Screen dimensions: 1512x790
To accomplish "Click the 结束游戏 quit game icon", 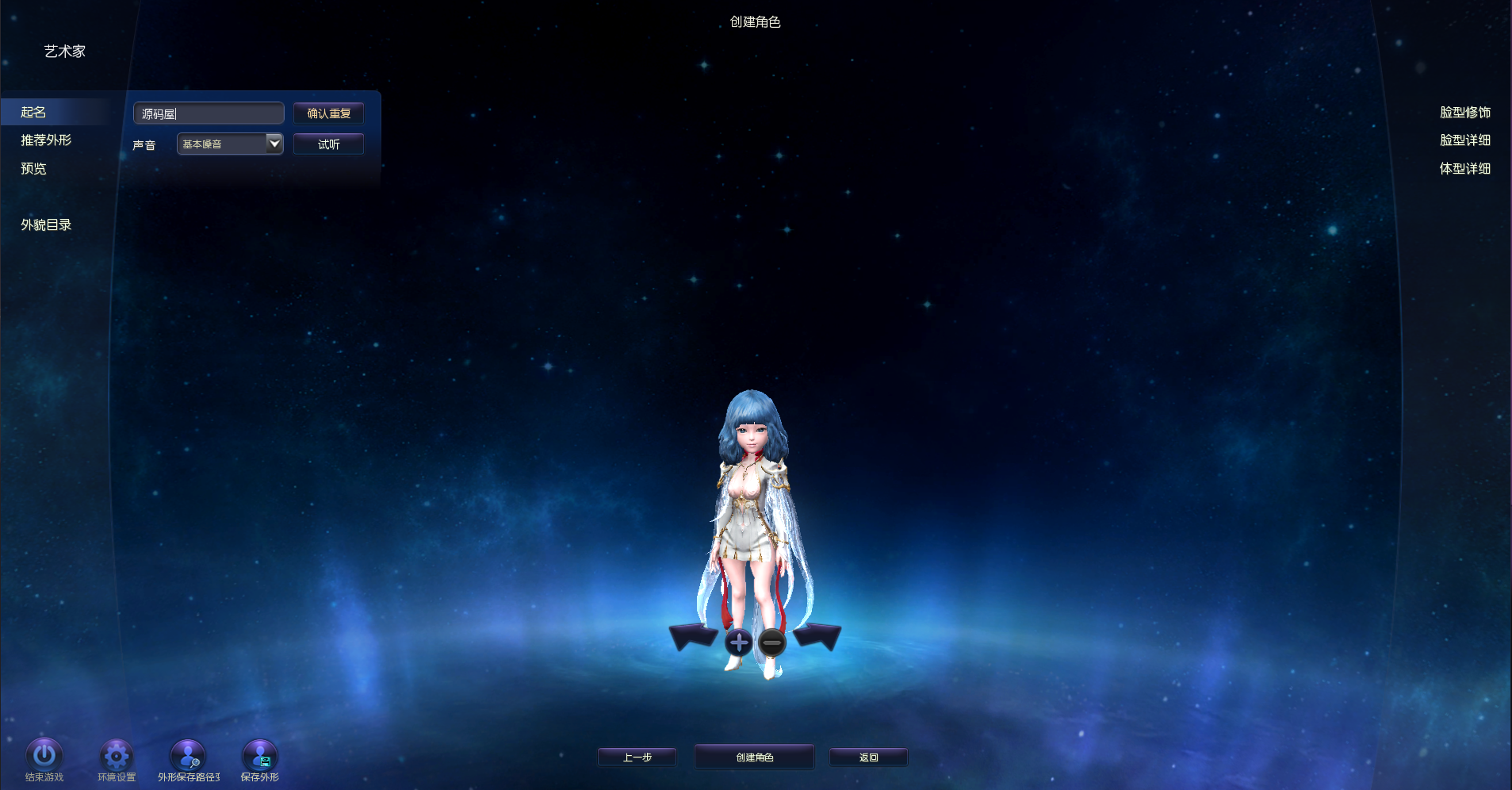I will coord(44,755).
